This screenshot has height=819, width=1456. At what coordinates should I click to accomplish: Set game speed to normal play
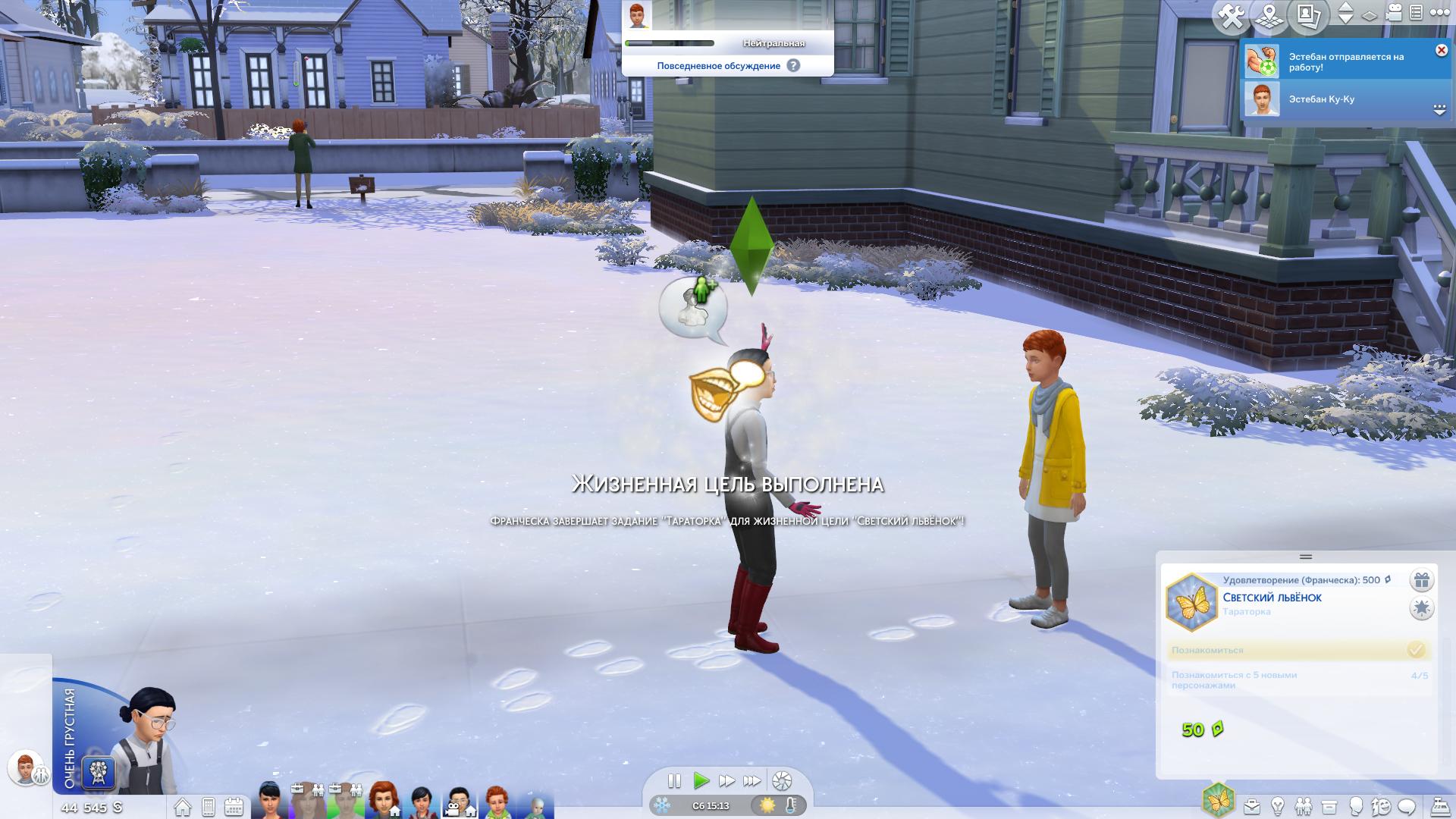[701, 780]
